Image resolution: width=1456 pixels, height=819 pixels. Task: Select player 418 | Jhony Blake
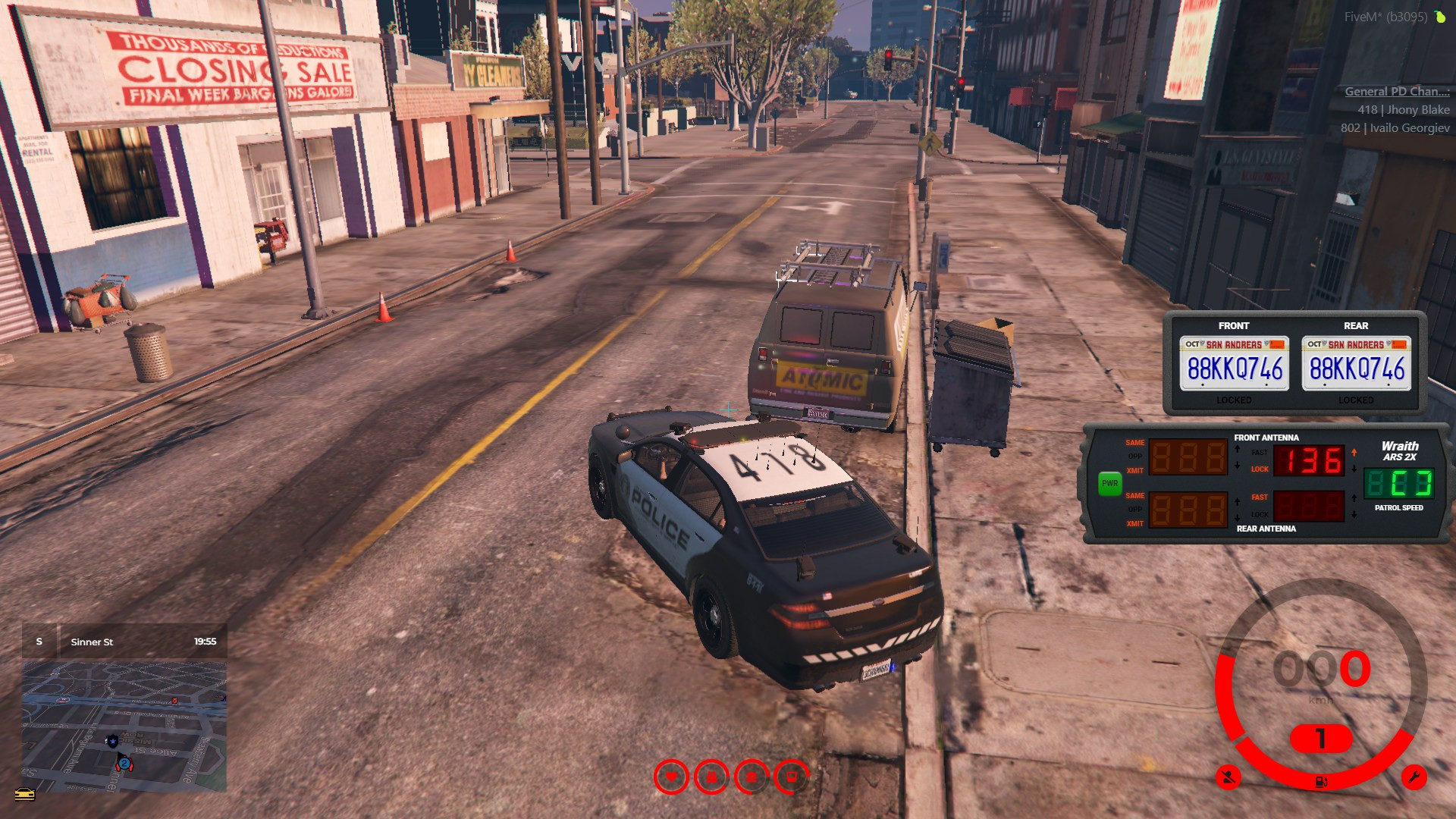(x=1403, y=110)
